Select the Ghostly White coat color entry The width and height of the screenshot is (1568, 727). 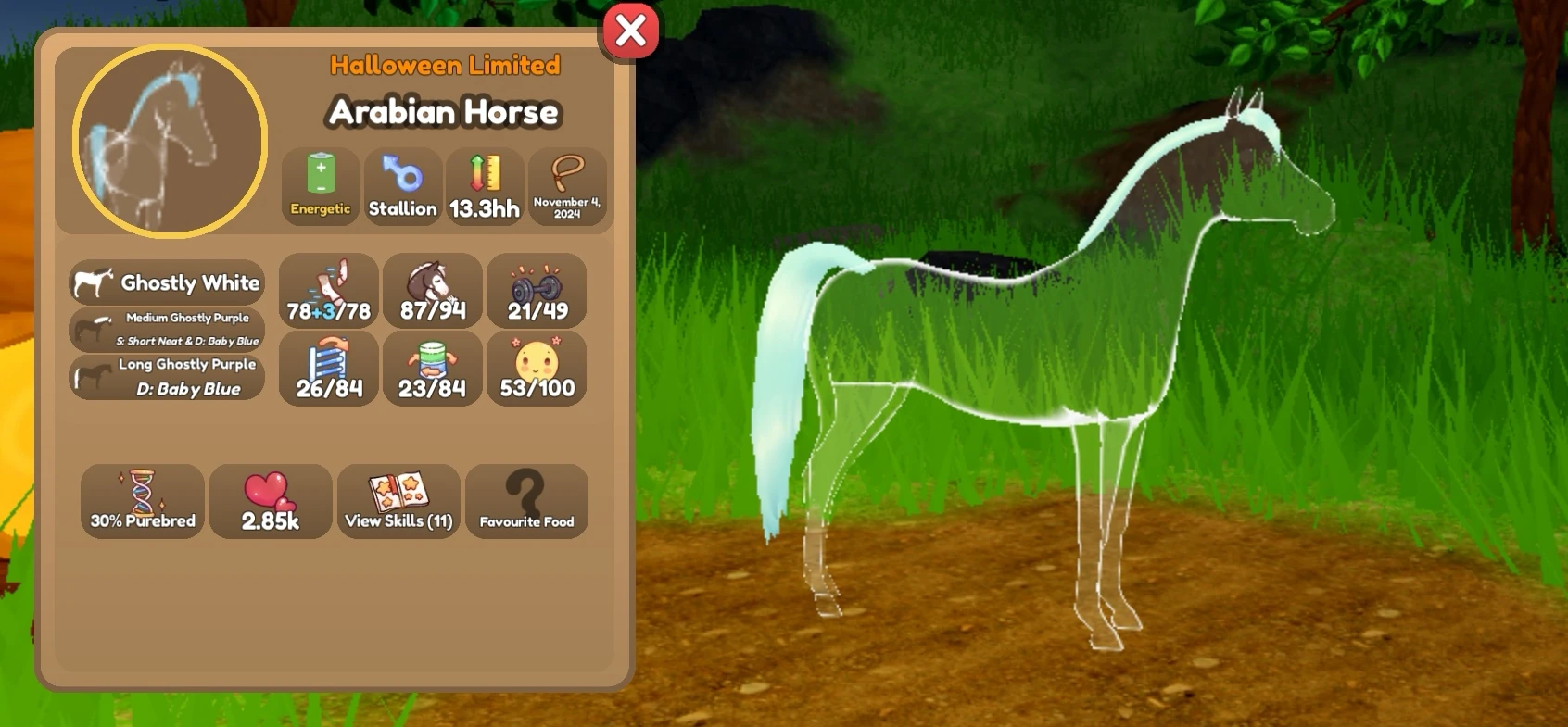166,282
